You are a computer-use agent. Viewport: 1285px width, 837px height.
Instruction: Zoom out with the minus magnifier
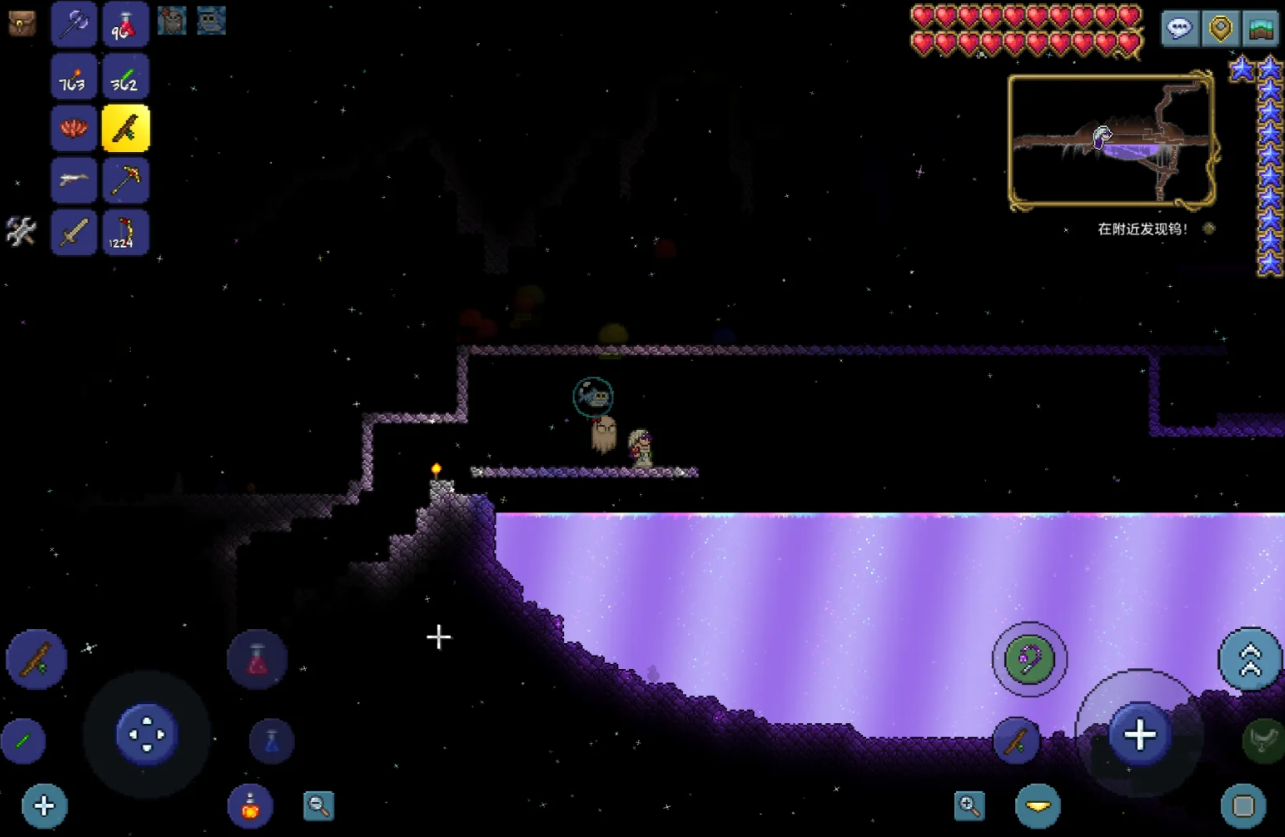tap(319, 806)
